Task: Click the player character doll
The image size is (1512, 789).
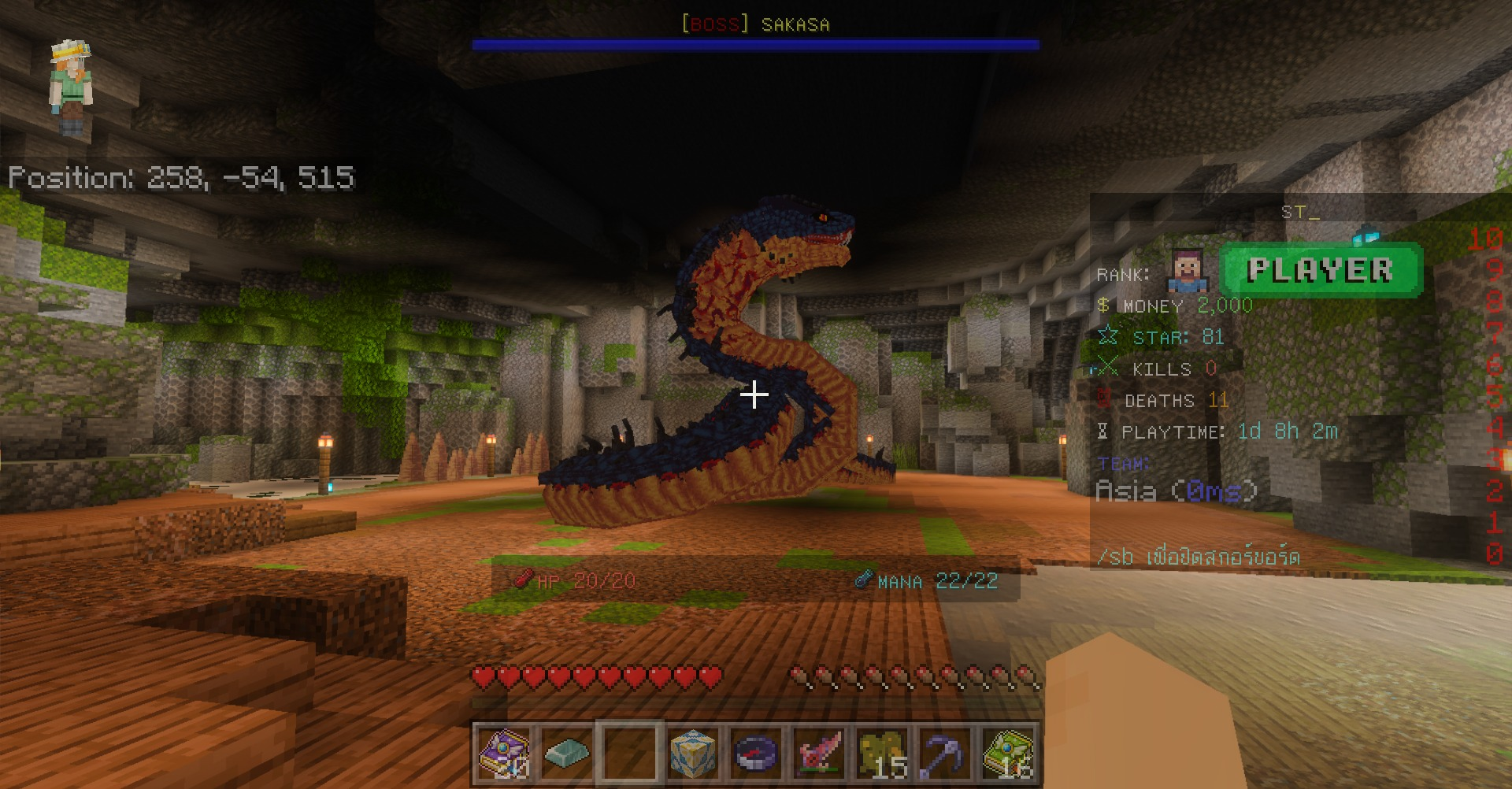Action: pyautogui.click(x=71, y=88)
